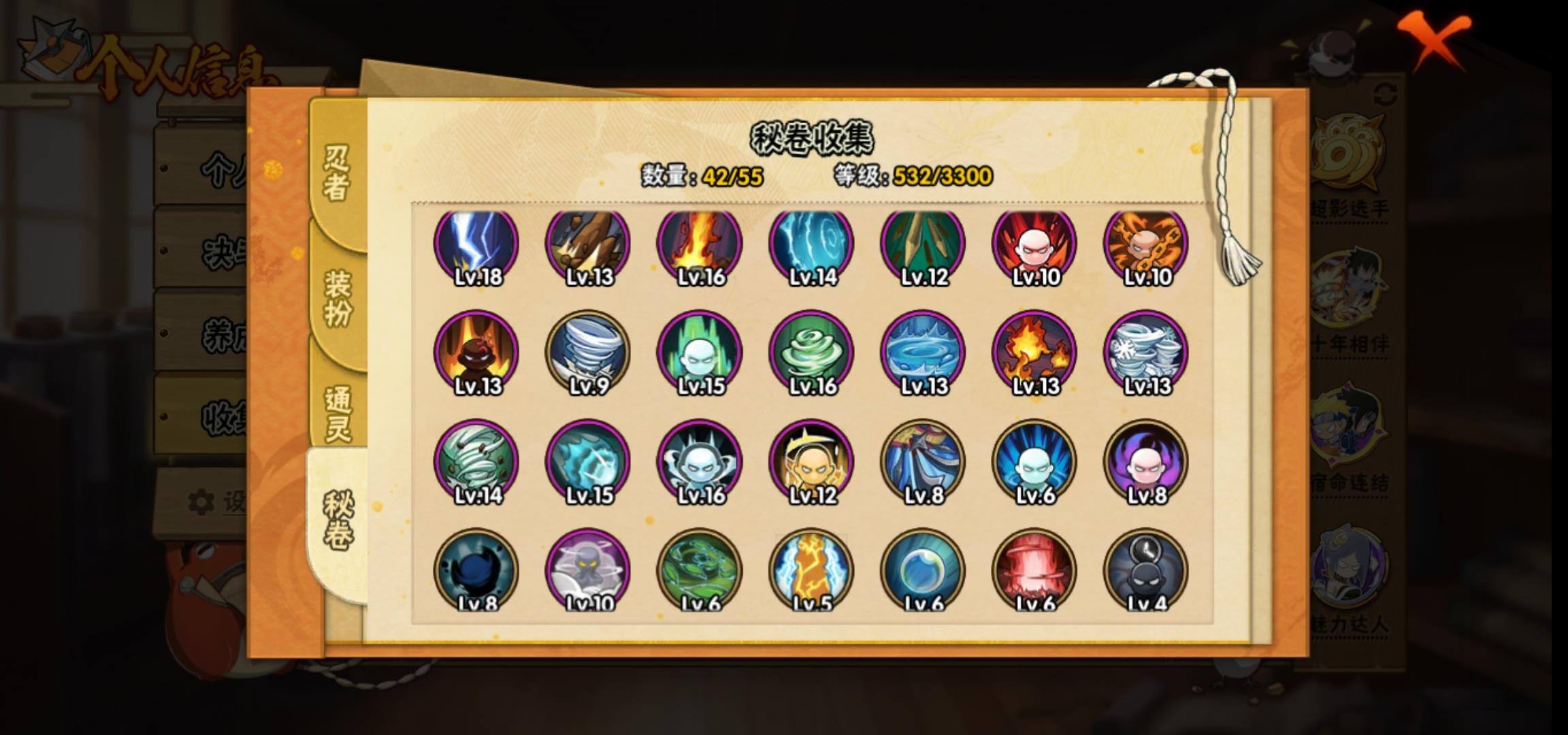Choose the Lv.13 snowflake blizzard scroll
Image resolution: width=1568 pixels, height=735 pixels.
tap(1146, 353)
